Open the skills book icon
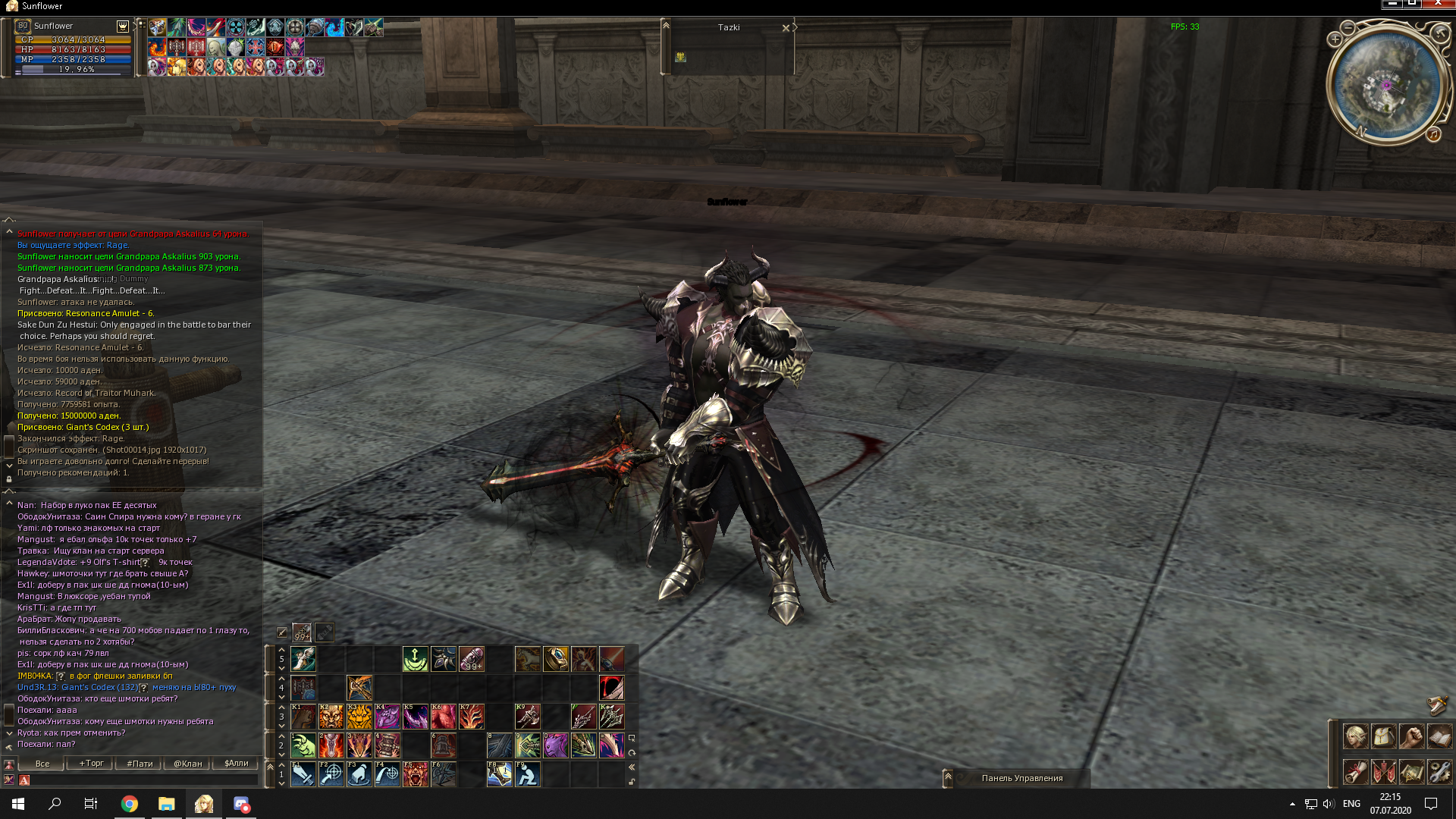1456x819 pixels. (1439, 736)
